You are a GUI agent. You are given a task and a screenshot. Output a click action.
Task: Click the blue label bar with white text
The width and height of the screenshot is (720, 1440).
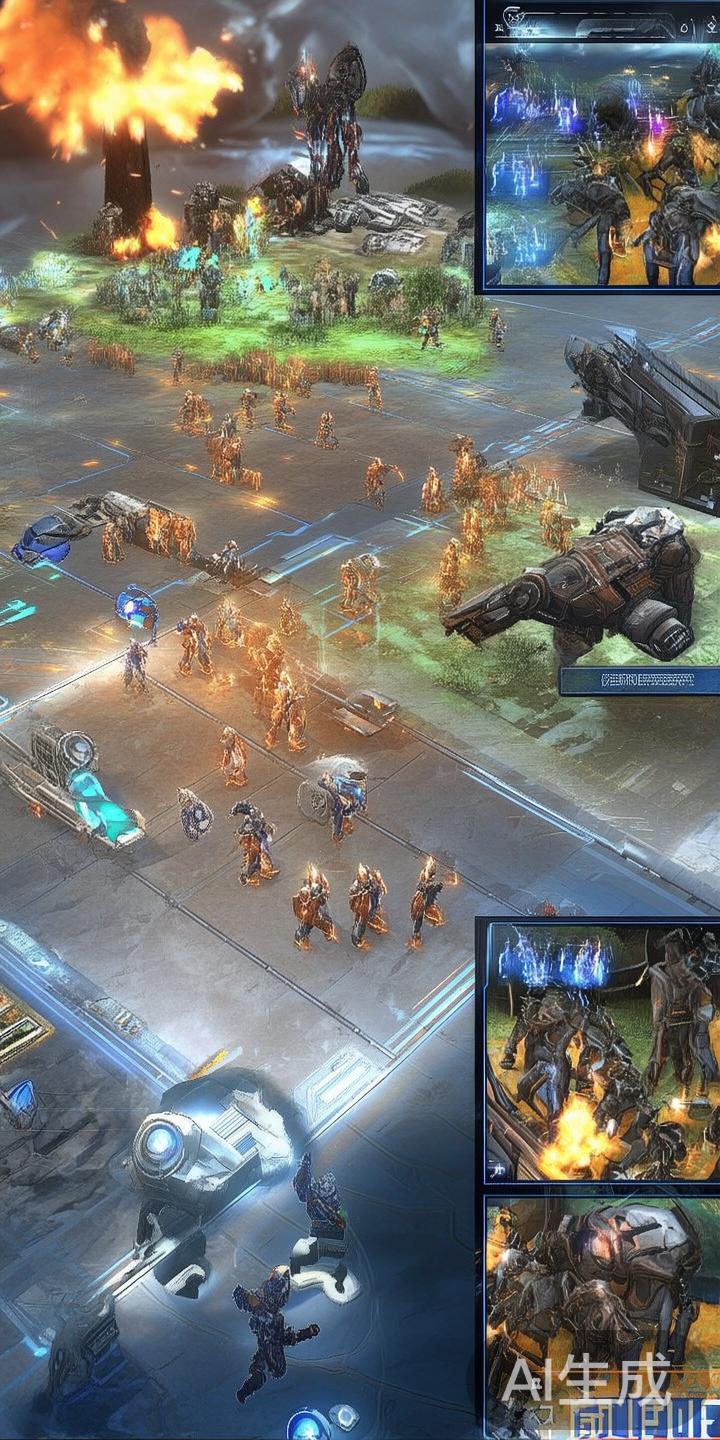[639, 681]
